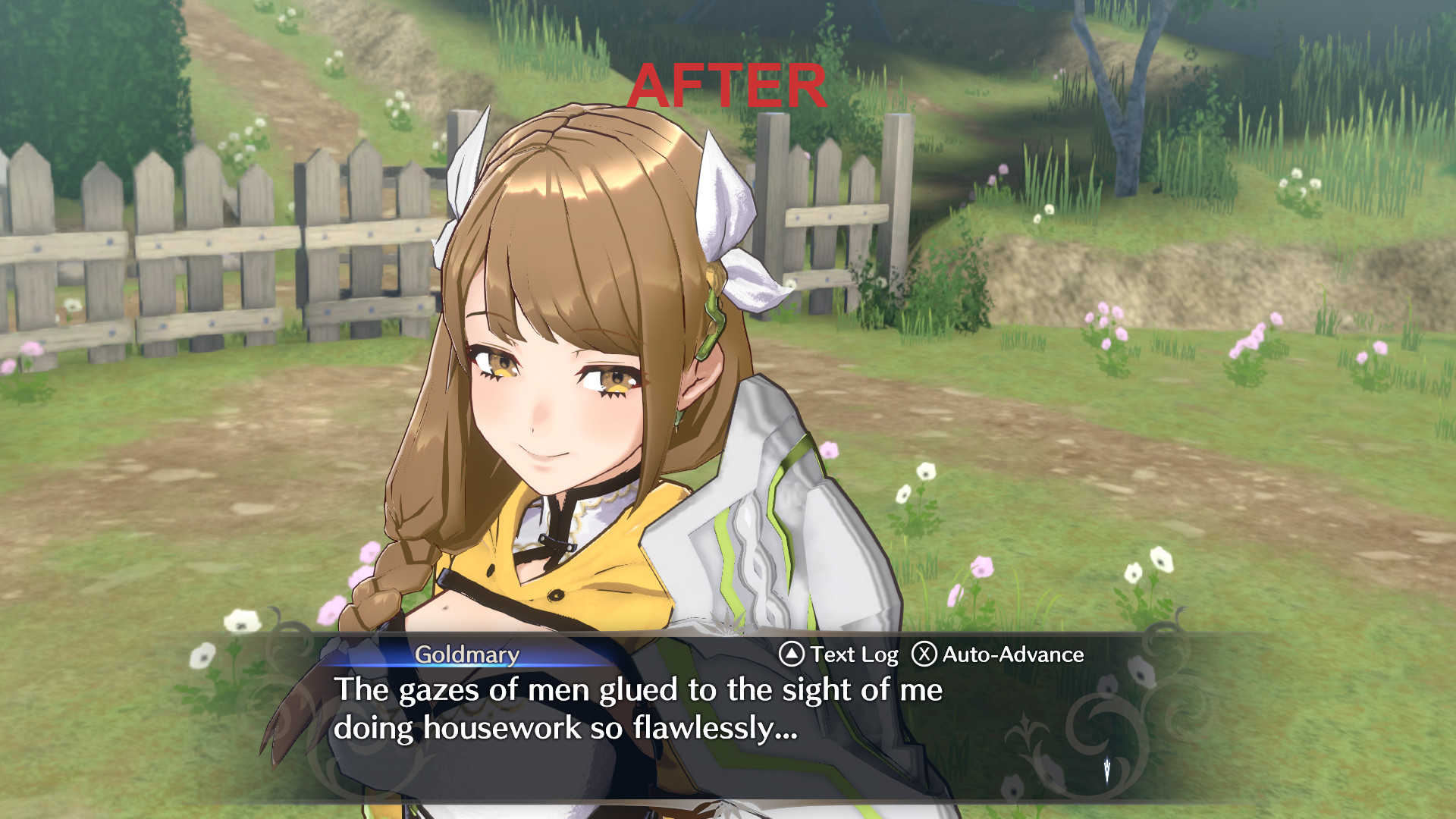Click the circled A Text Log icon
The height and width of the screenshot is (819, 1456).
click(x=792, y=653)
